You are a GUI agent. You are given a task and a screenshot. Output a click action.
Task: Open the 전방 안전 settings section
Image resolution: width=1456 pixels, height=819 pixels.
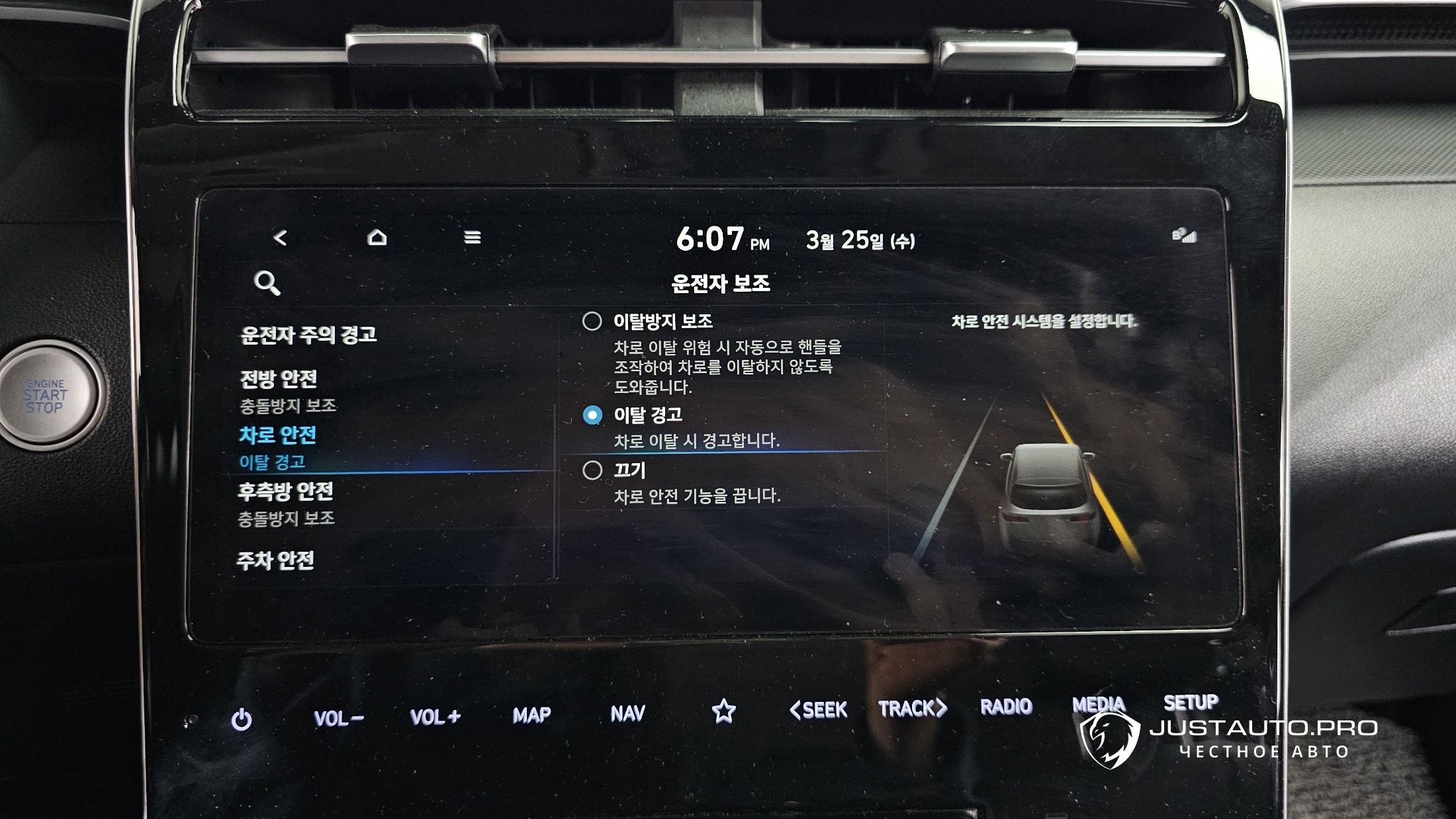tap(279, 379)
